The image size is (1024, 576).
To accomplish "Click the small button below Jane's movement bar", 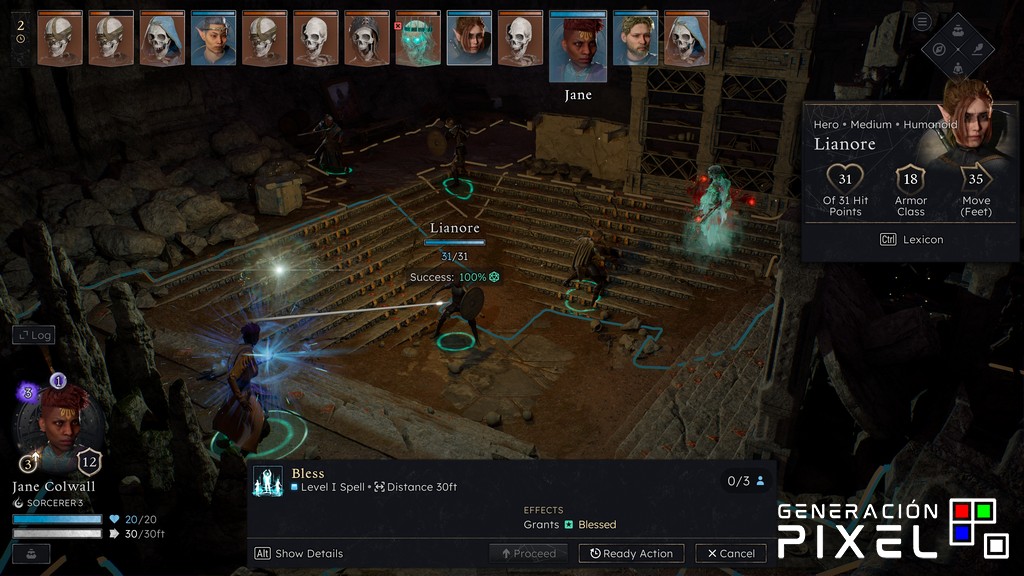I will [x=31, y=553].
